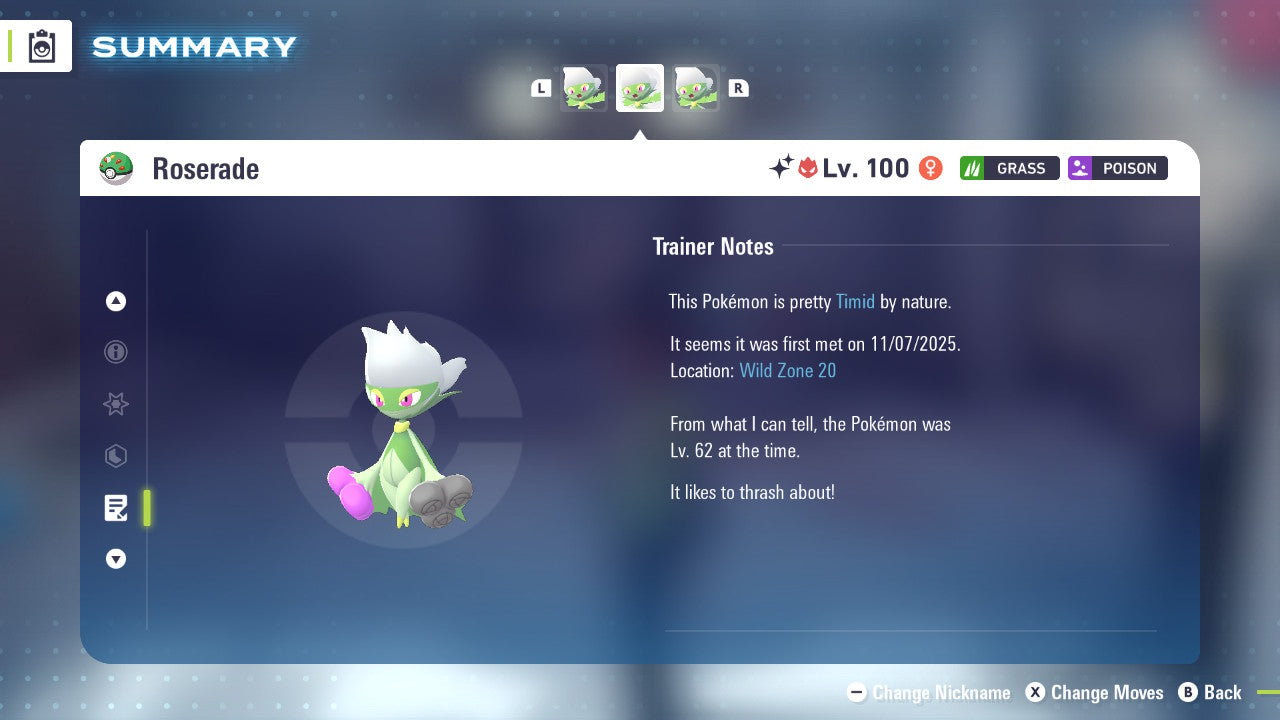Click the green page indicator bar
1280x720 pixels.
[146, 508]
